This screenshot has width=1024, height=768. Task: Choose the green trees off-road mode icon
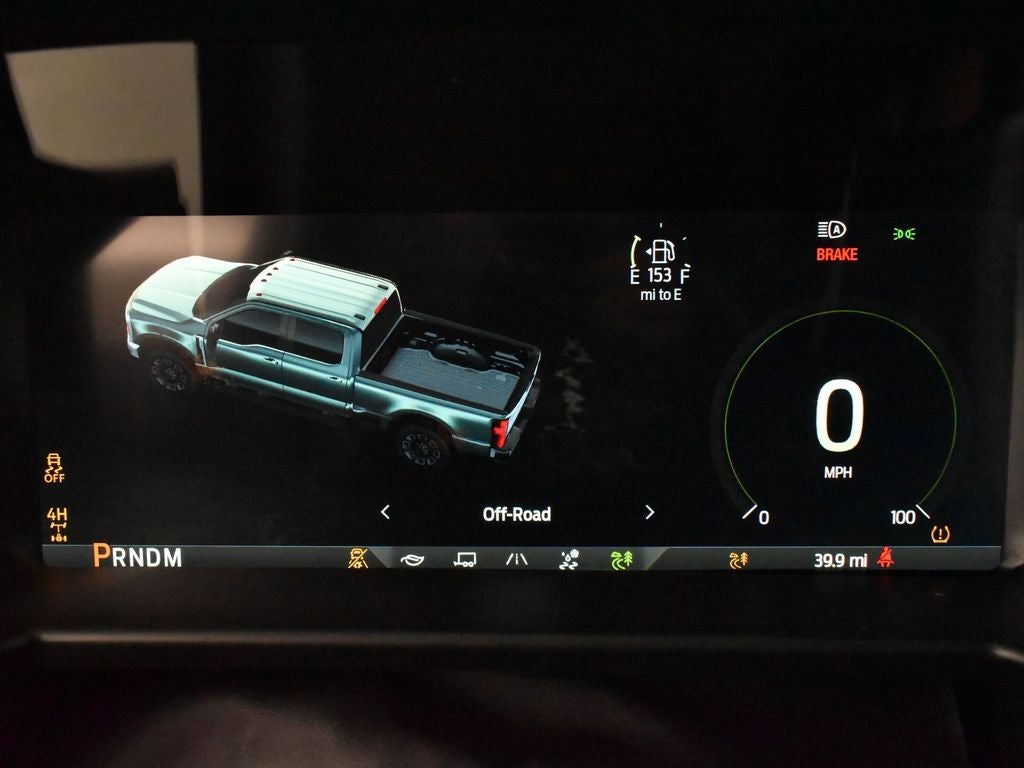click(x=621, y=560)
